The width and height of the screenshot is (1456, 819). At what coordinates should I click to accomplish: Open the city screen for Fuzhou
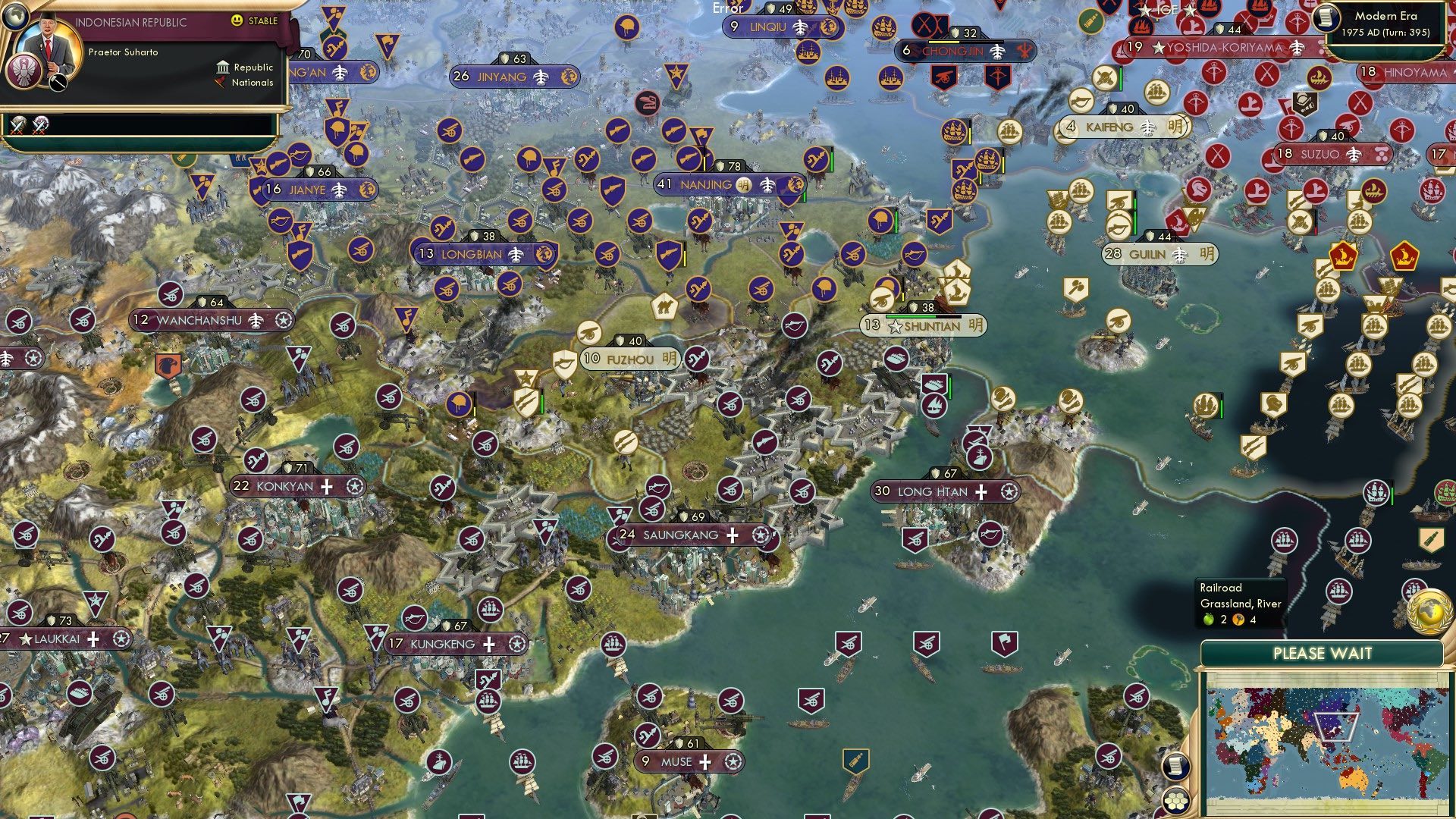pos(629,358)
